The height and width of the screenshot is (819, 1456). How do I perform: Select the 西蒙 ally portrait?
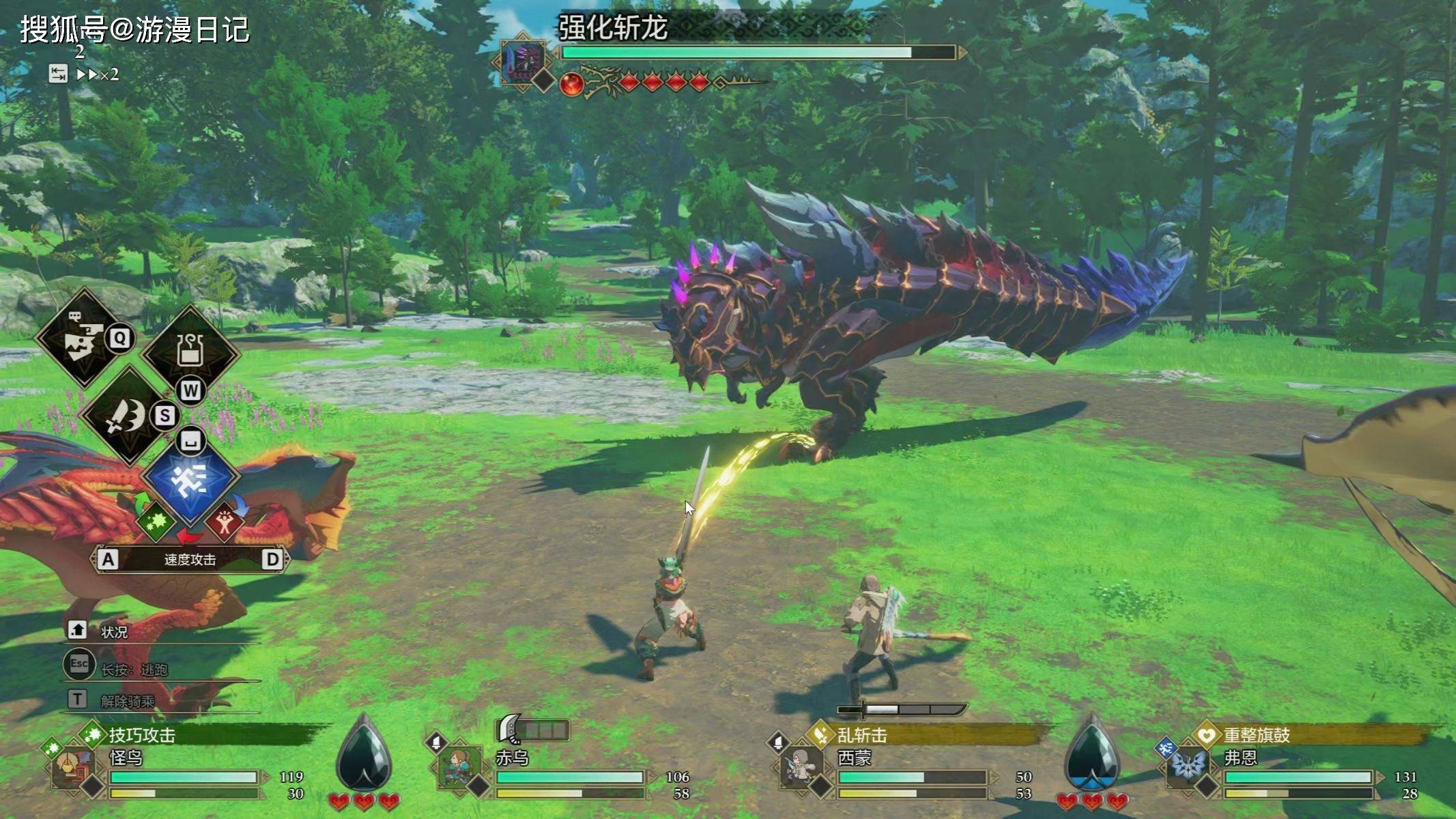(800, 768)
